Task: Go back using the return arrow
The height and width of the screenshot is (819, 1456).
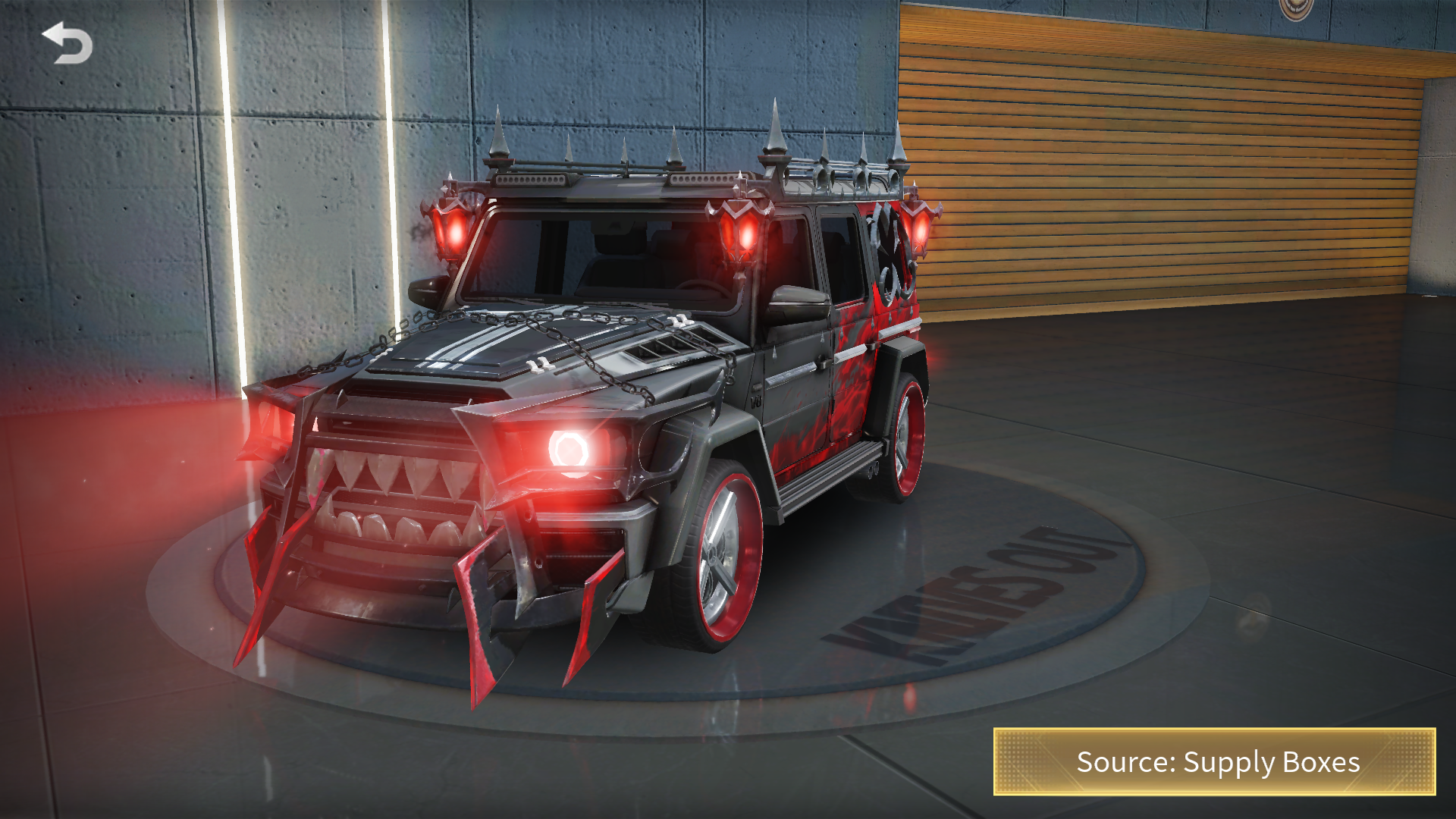Action: pos(67,43)
